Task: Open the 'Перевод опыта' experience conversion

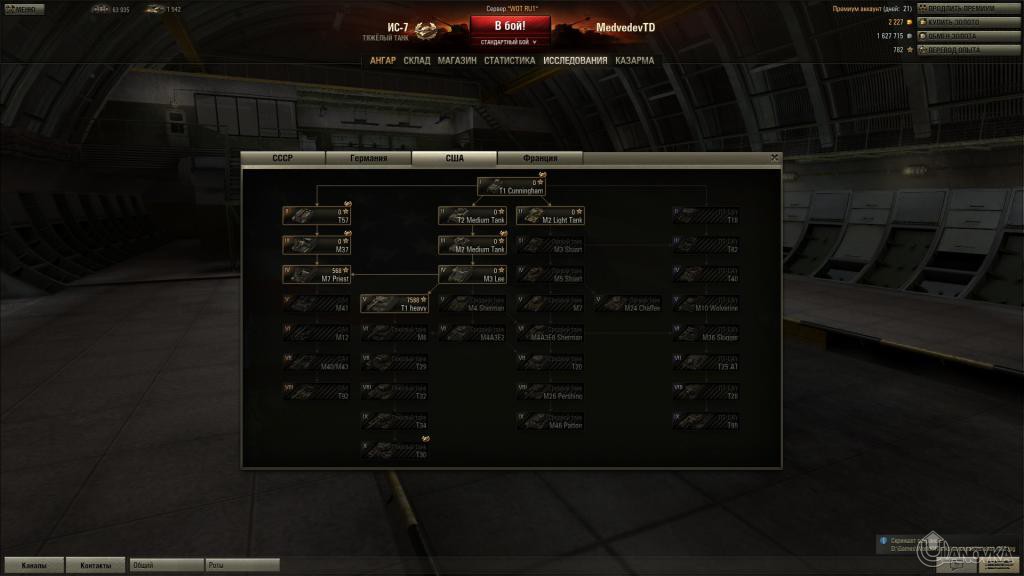Action: 960,49
